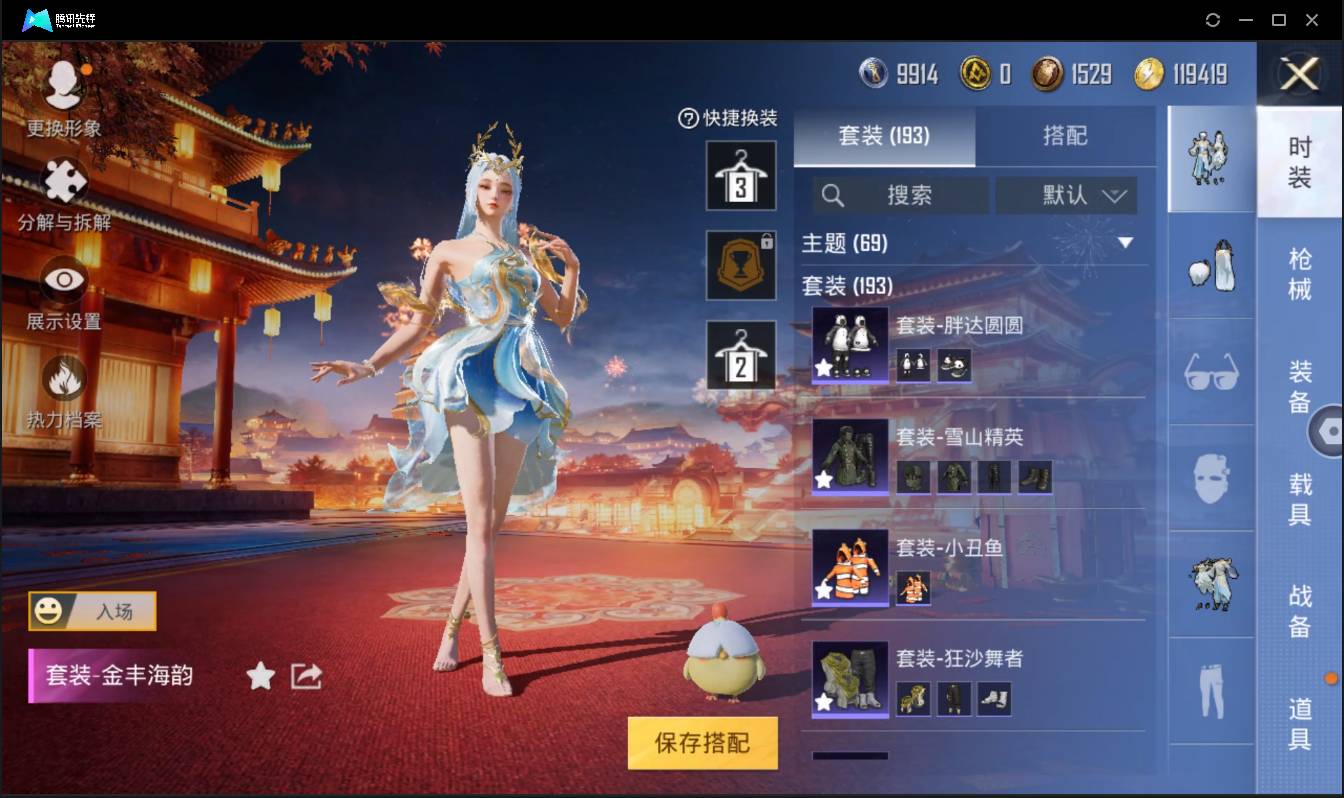Collapse the 主题 (69) section

(1127, 242)
